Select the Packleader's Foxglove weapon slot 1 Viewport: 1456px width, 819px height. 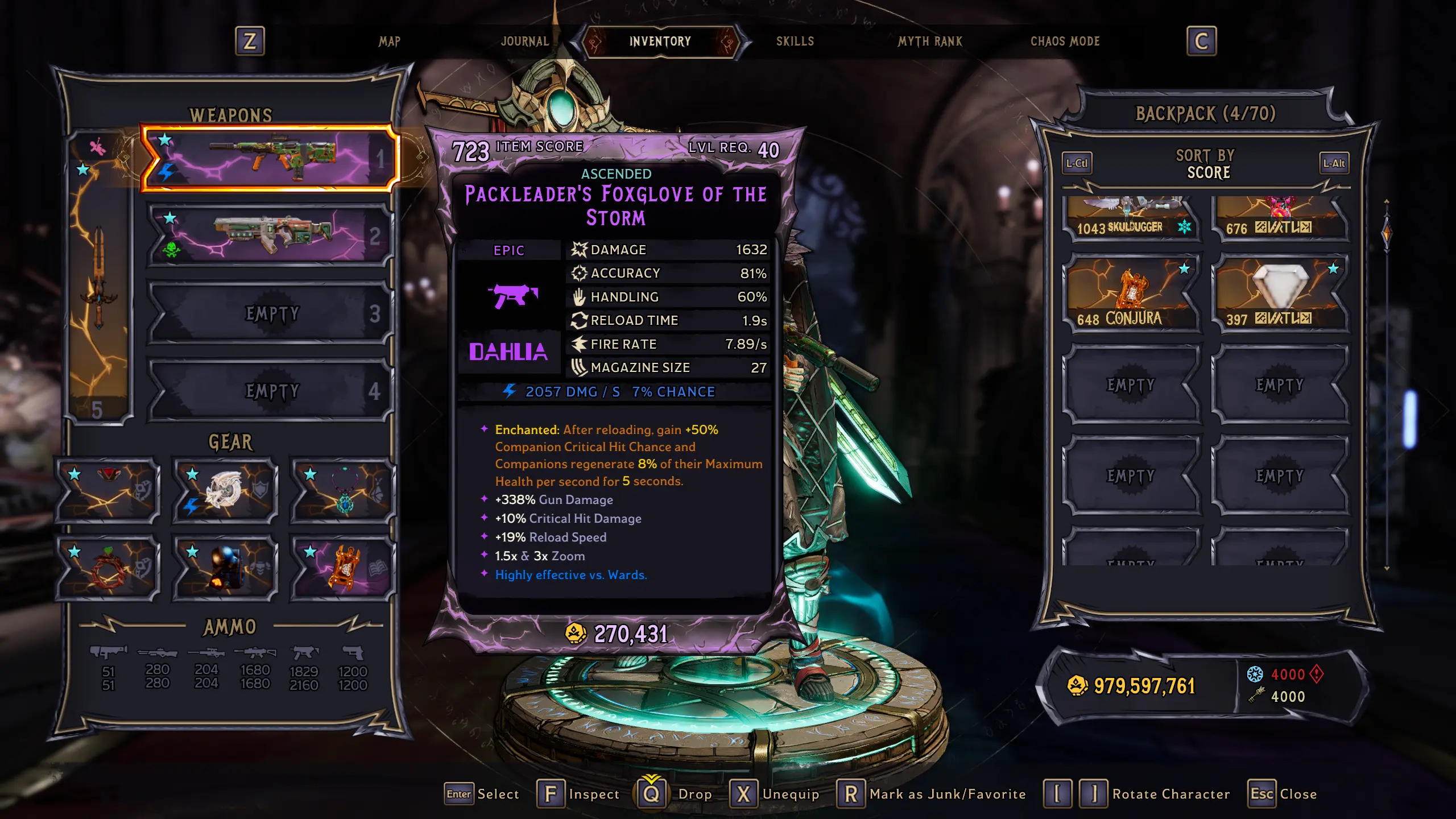tap(268, 158)
